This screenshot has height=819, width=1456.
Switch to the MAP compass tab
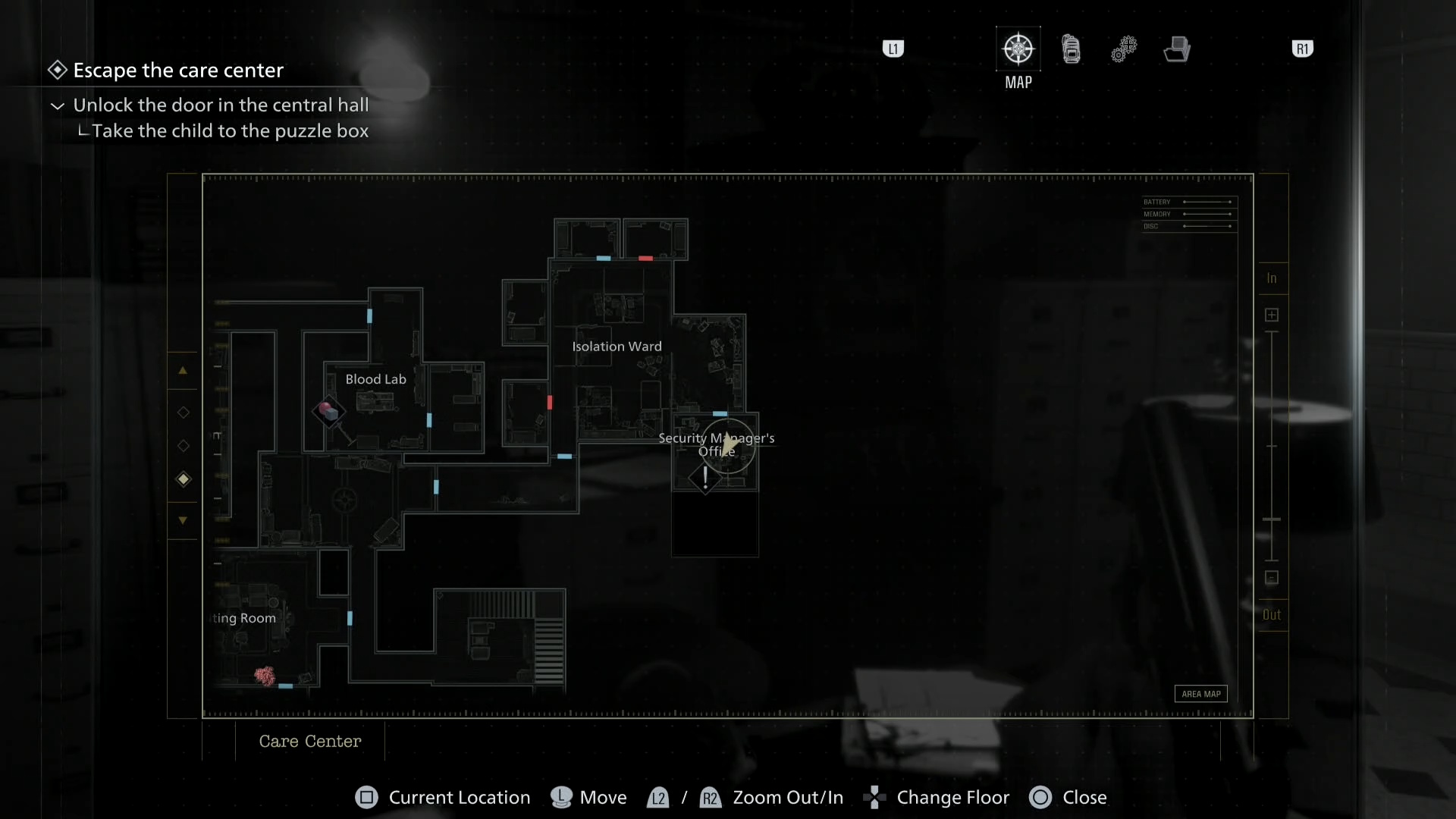pyautogui.click(x=1018, y=48)
